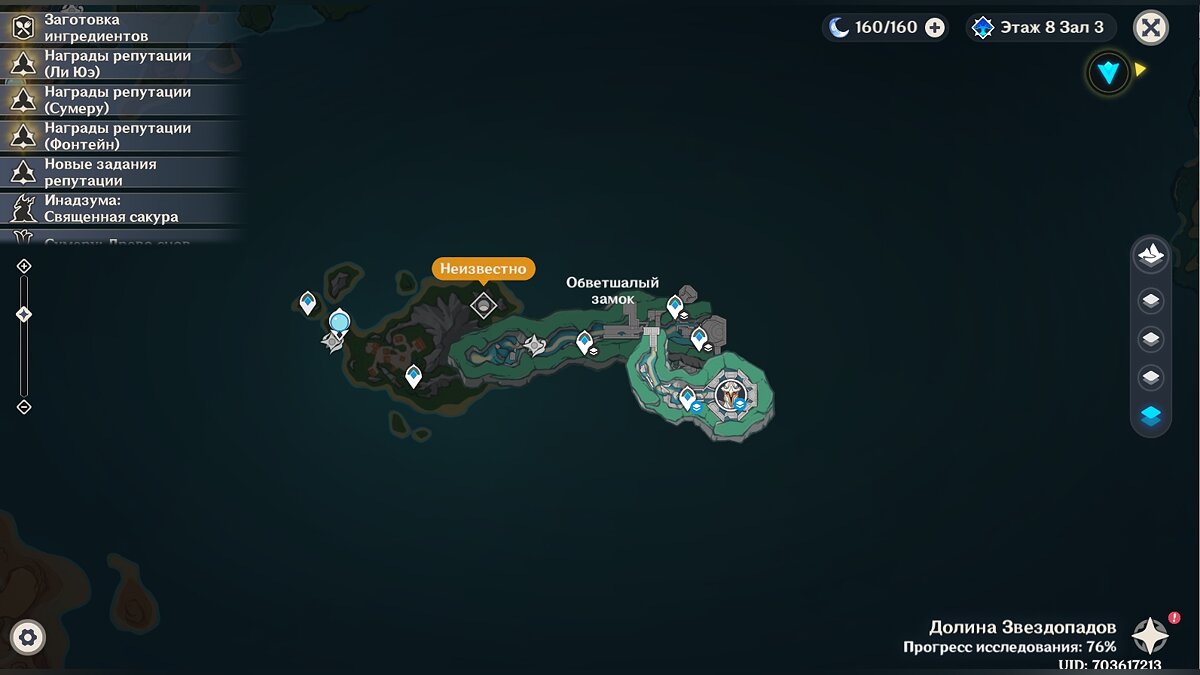The height and width of the screenshot is (675, 1200).
Task: Zoom out the map with minus button
Action: pos(24,407)
